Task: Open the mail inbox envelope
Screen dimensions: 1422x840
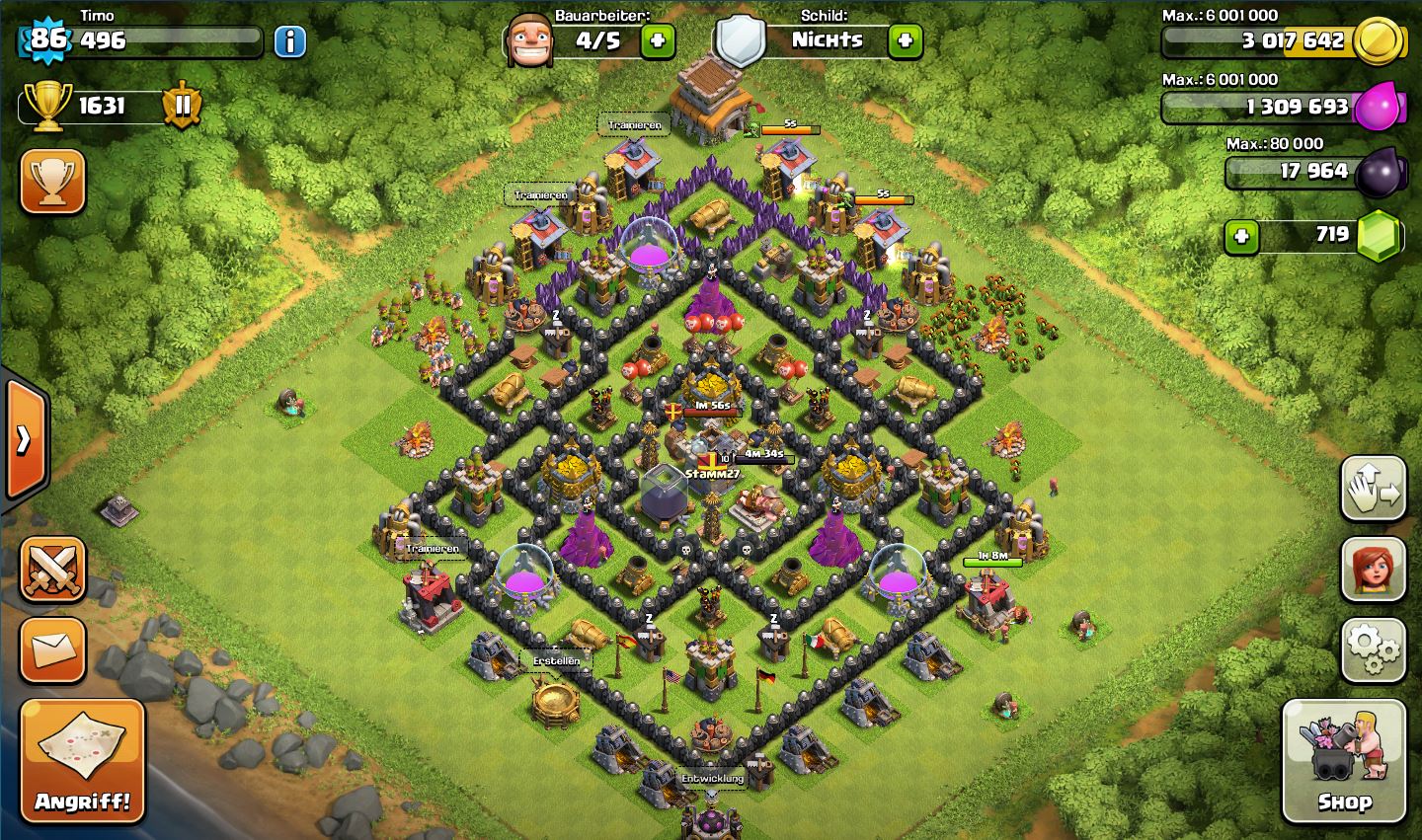Action: 53,649
